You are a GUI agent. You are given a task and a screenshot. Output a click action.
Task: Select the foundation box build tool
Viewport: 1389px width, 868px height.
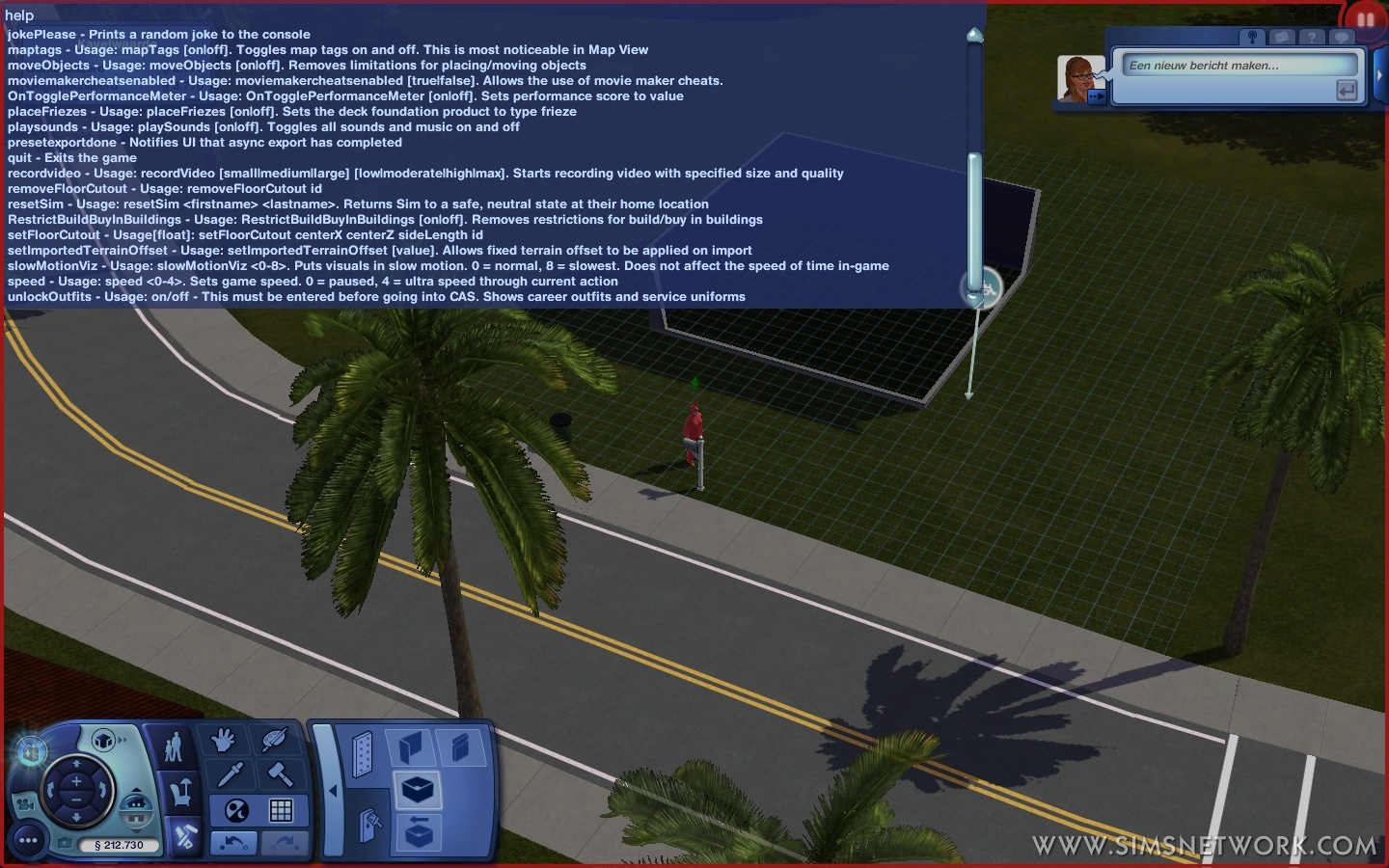(x=418, y=790)
